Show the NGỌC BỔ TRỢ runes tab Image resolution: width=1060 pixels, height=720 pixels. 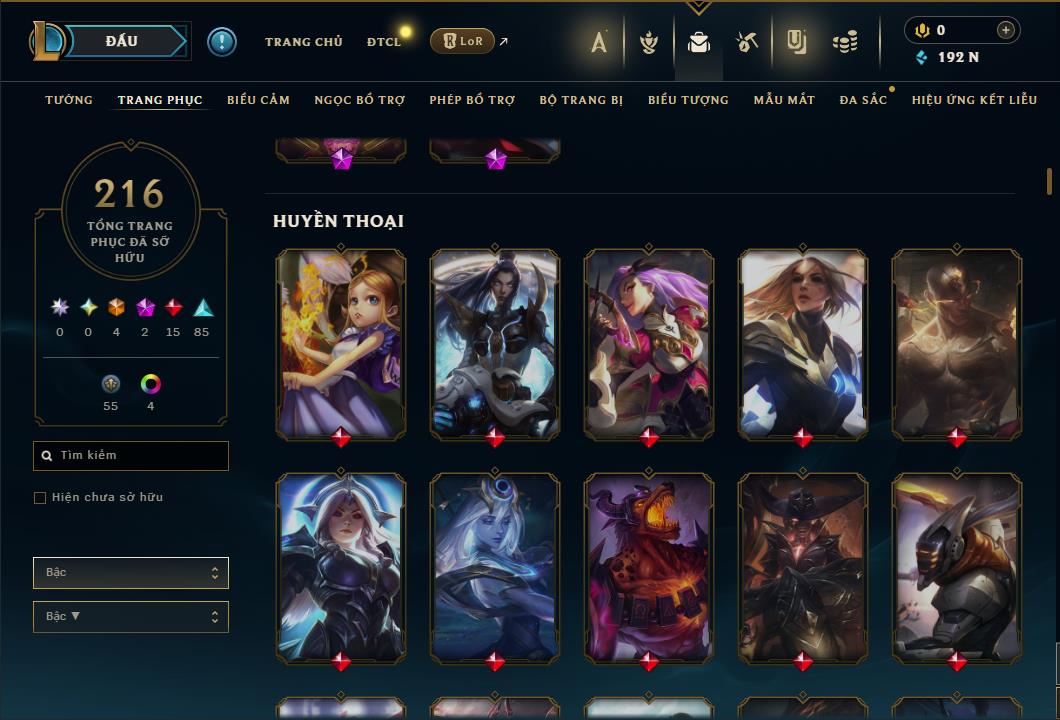coord(360,100)
